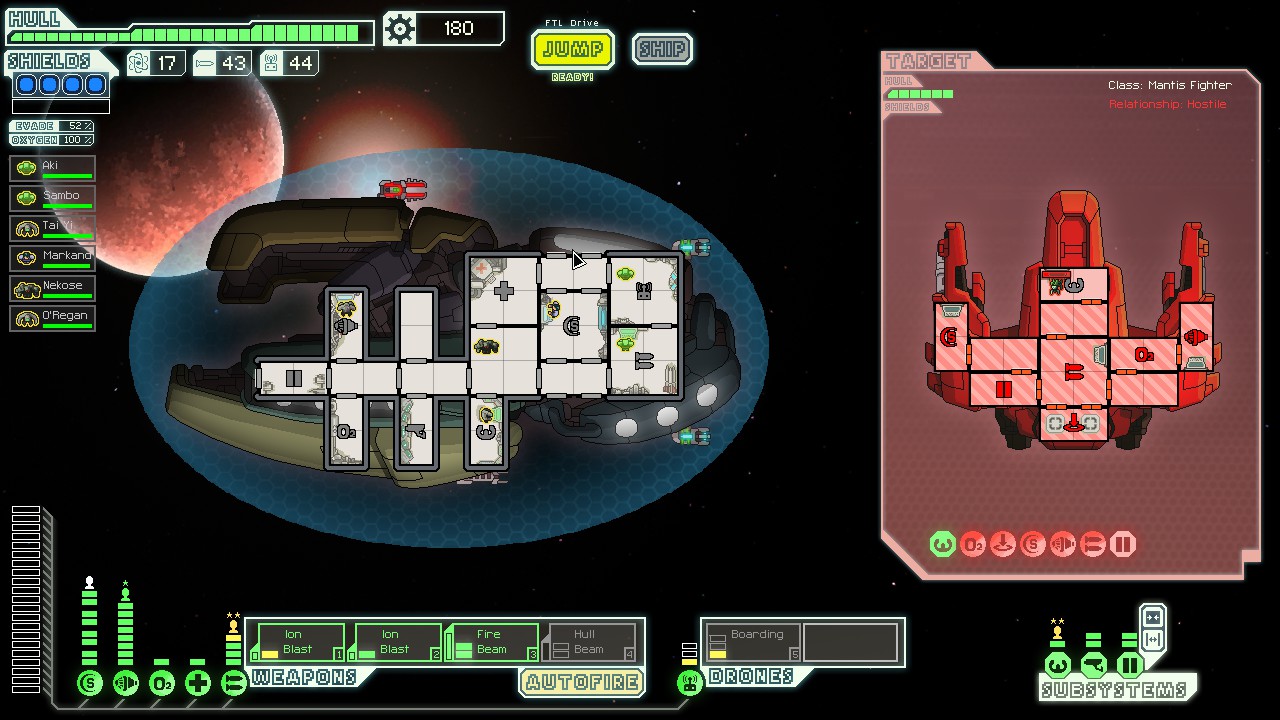Select crew member Aki
Viewport: 1280px width, 720px height.
coord(53,168)
